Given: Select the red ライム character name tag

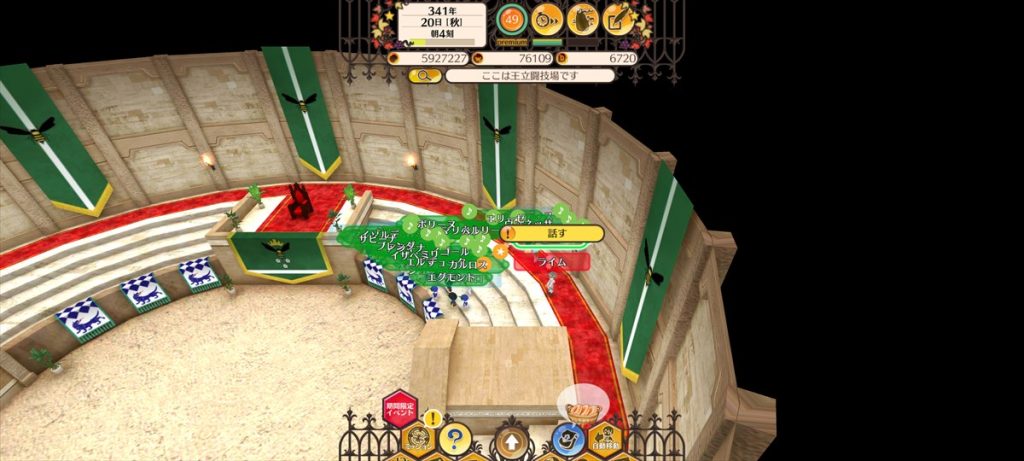Looking at the screenshot, I should [x=551, y=261].
